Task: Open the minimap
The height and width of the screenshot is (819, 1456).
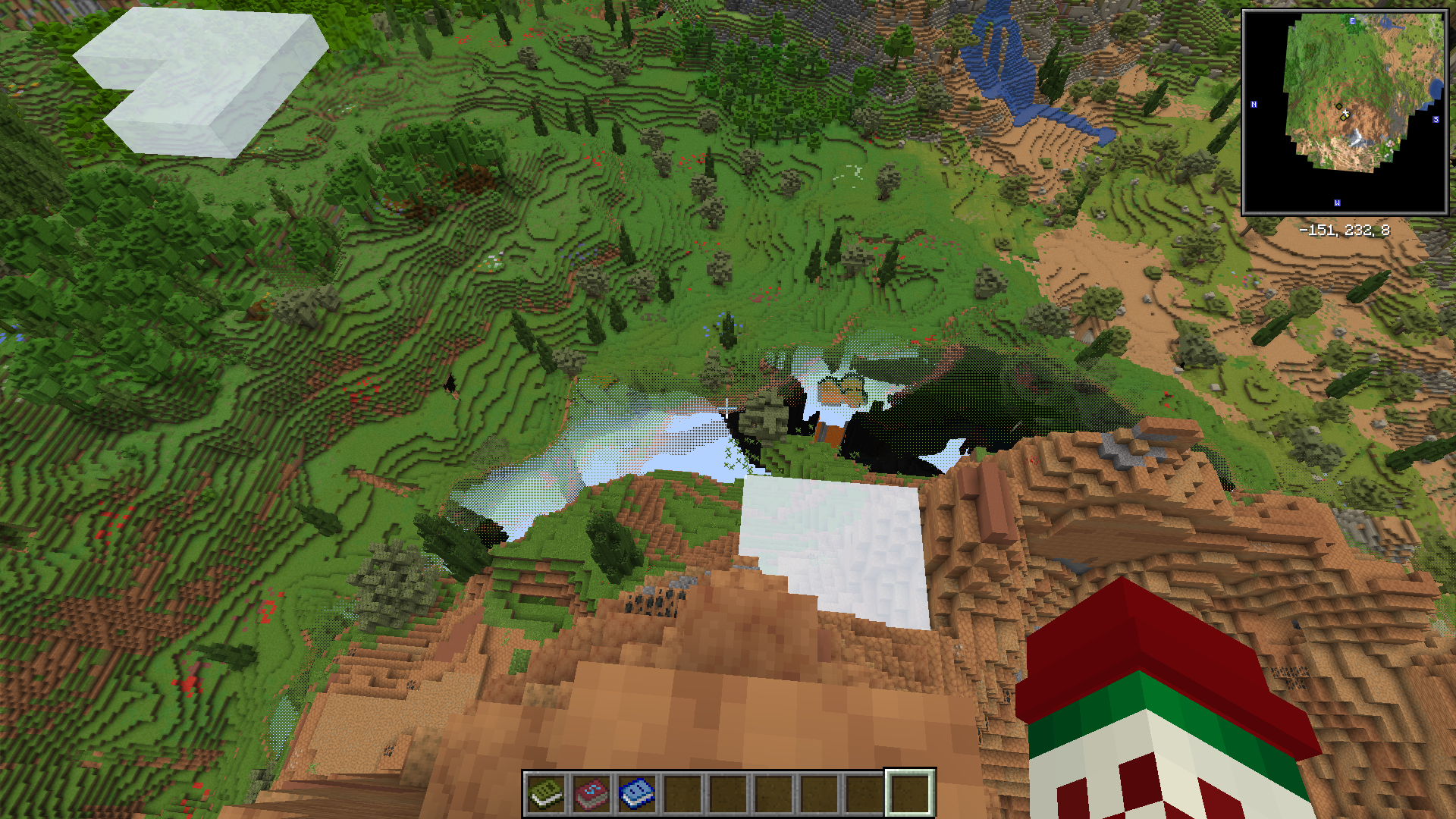Action: (1345, 112)
